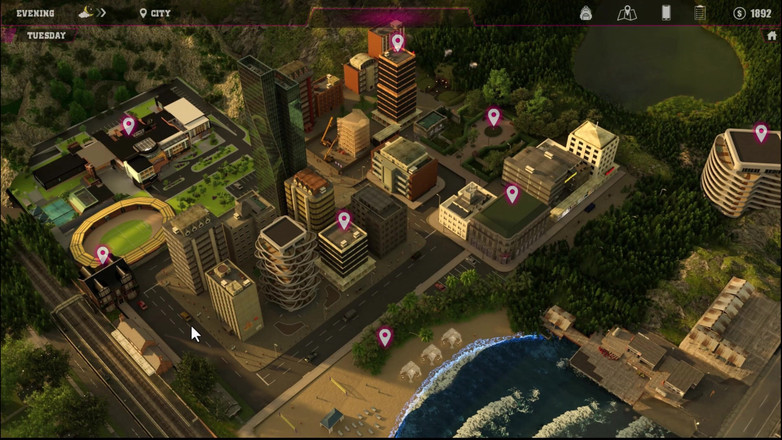Select the pin over the campus with pool
Screen dimensions: 782x440
click(128, 125)
